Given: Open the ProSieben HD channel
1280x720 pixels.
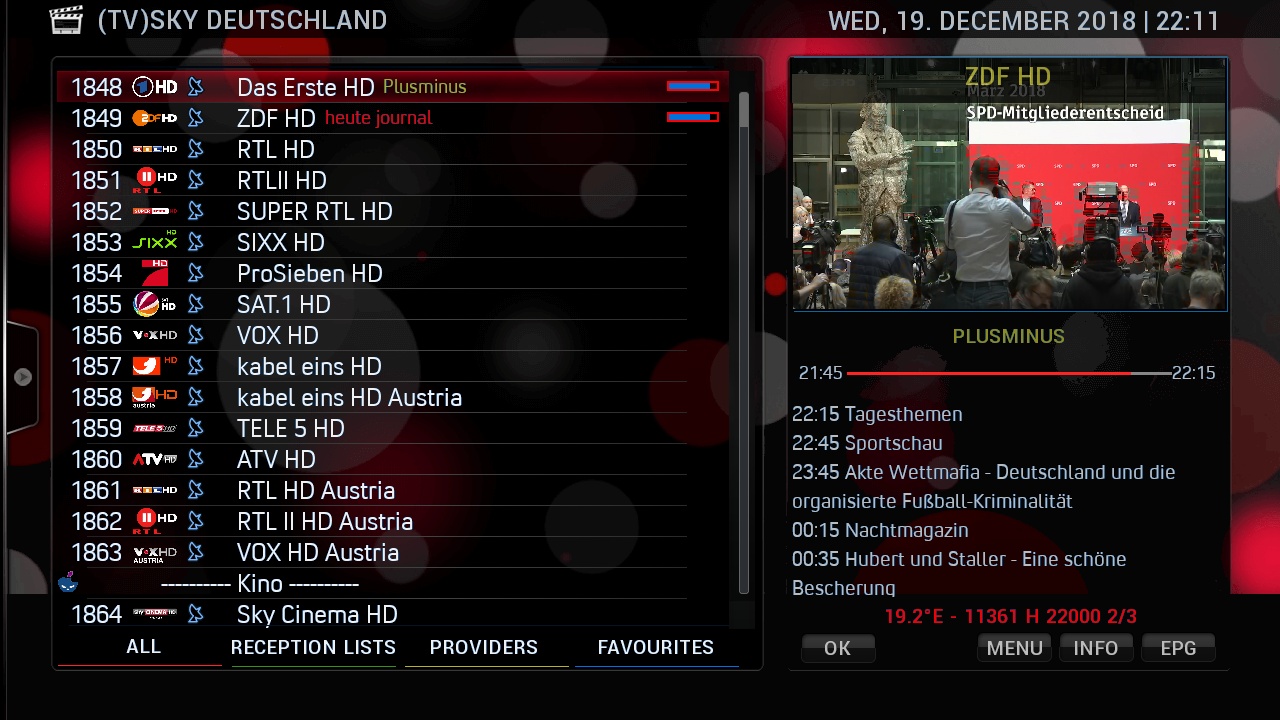Looking at the screenshot, I should pyautogui.click(x=309, y=273).
